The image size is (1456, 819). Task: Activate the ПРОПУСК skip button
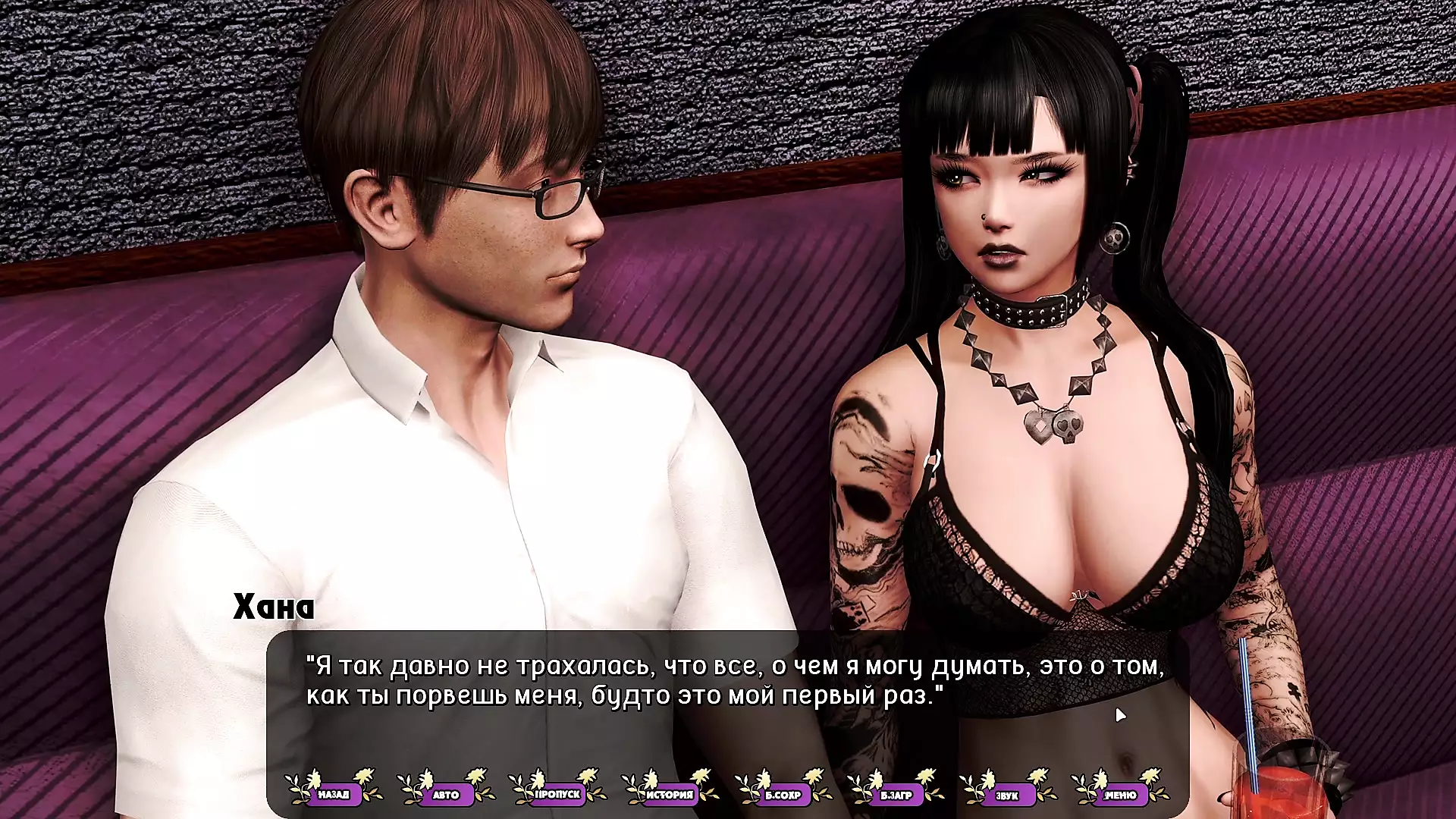pos(558,794)
